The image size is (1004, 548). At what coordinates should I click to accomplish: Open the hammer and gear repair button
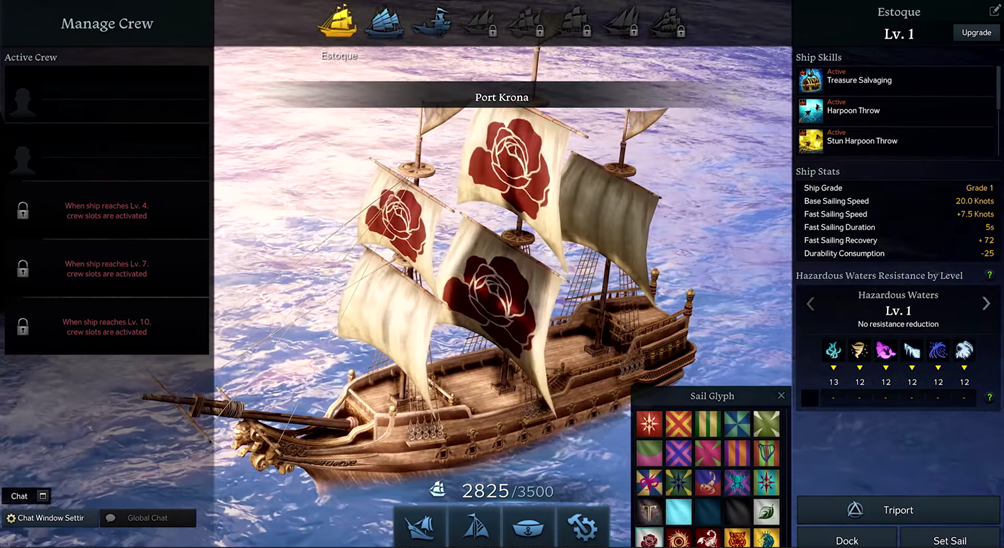pos(581,527)
